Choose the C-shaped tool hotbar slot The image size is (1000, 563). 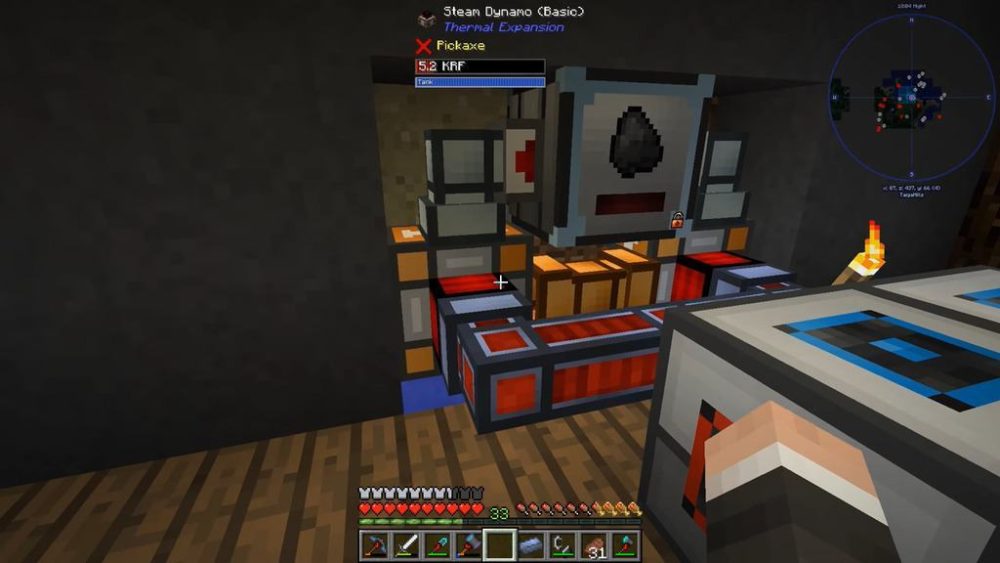563,545
